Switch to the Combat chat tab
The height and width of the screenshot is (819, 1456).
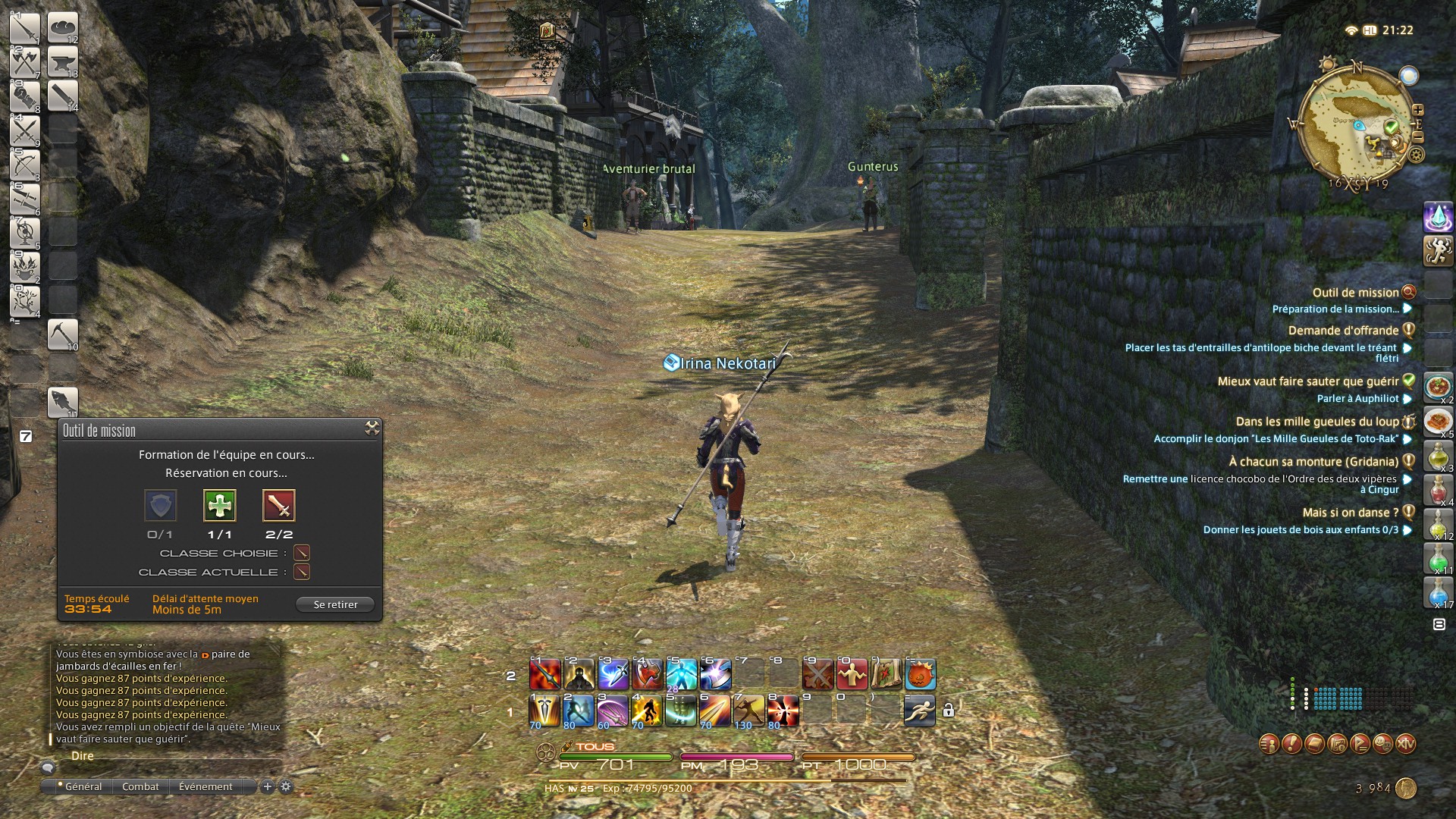(x=140, y=786)
